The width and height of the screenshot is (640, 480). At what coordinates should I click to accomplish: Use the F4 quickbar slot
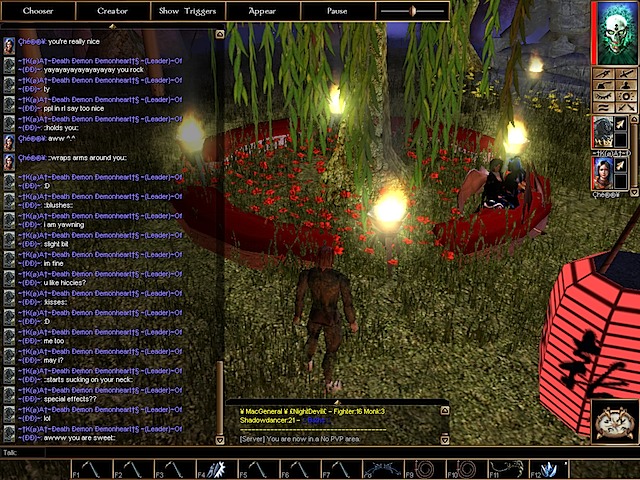pos(211,468)
